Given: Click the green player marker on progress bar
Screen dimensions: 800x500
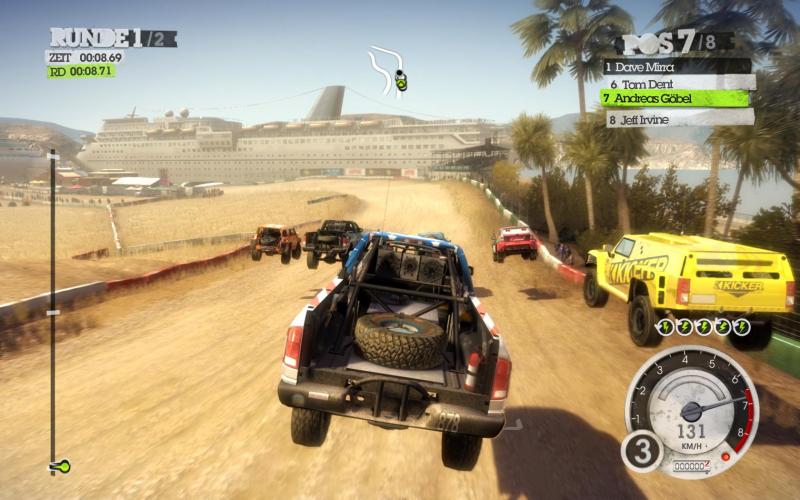Looking at the screenshot, I should click(x=60, y=466).
